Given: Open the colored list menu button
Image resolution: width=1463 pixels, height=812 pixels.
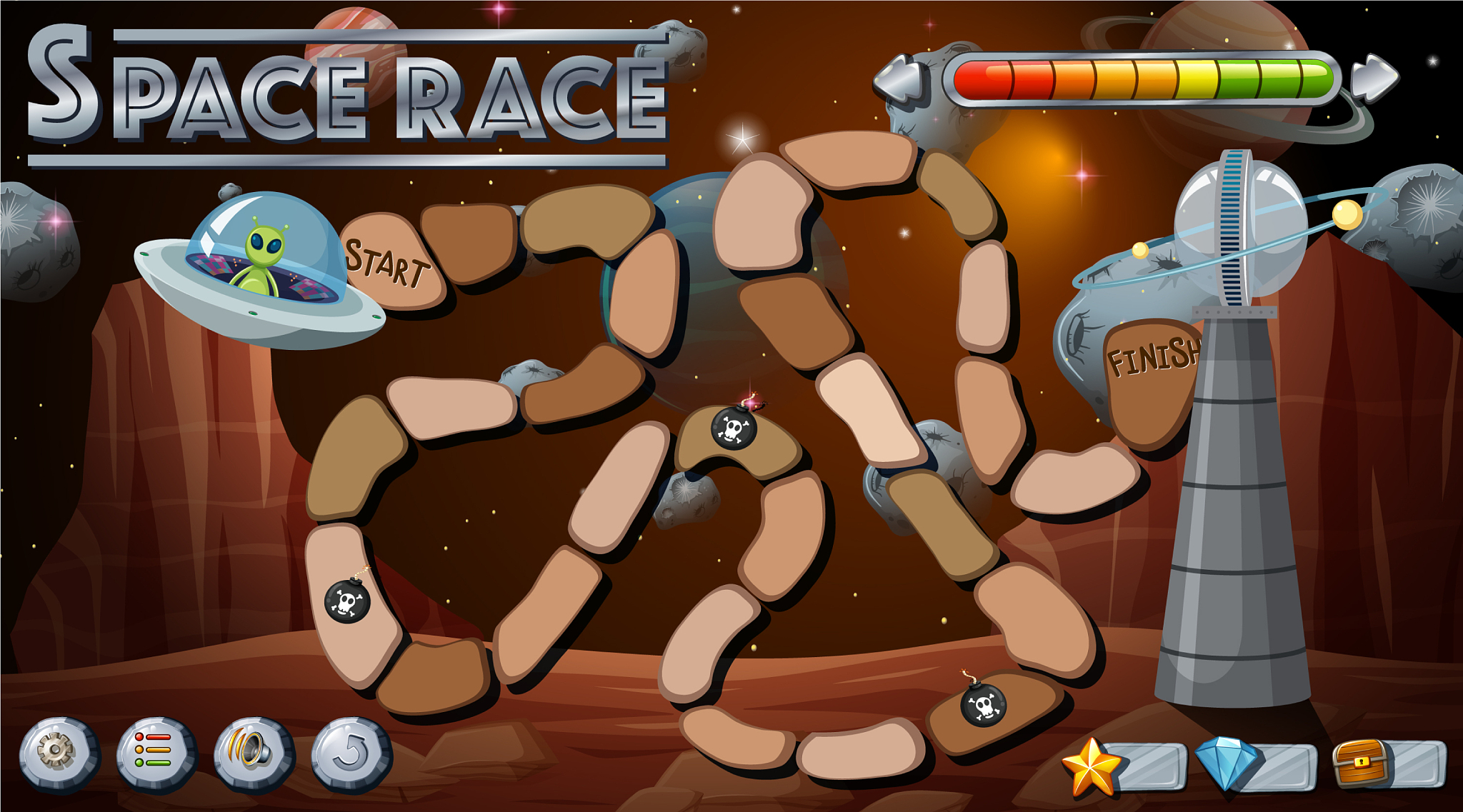Looking at the screenshot, I should point(154,753).
